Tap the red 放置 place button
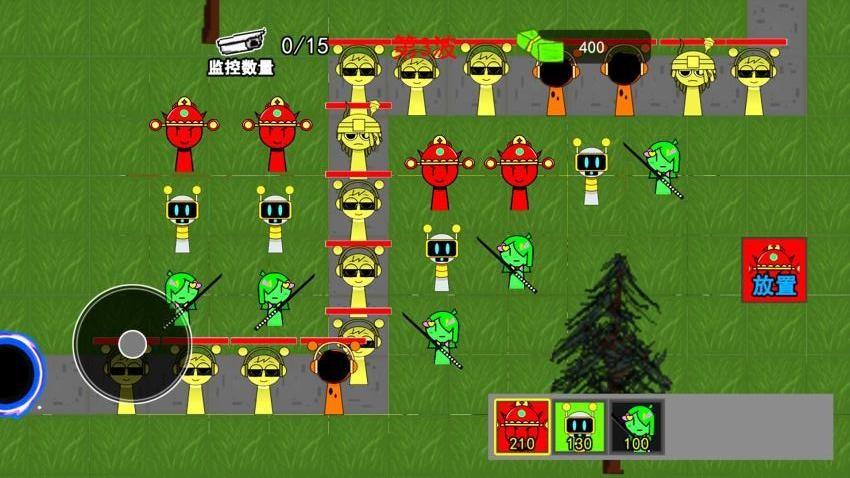The width and height of the screenshot is (850, 478). 774,269
